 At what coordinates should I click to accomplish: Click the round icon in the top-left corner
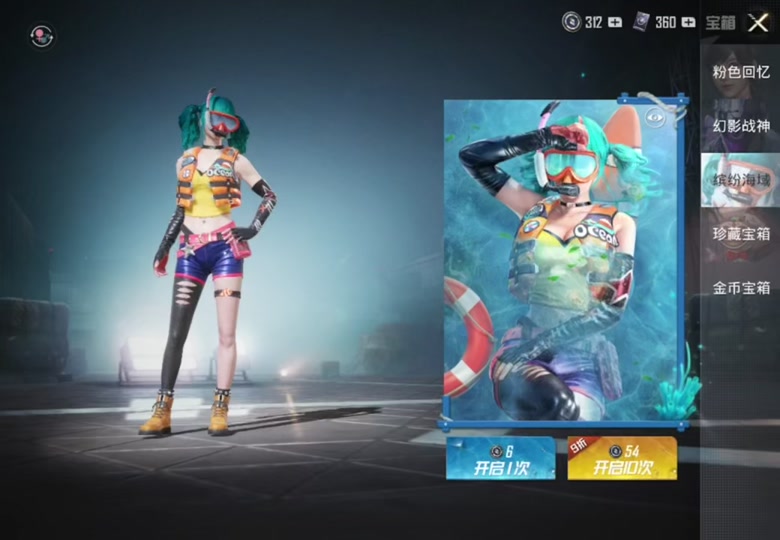pyautogui.click(x=42, y=36)
